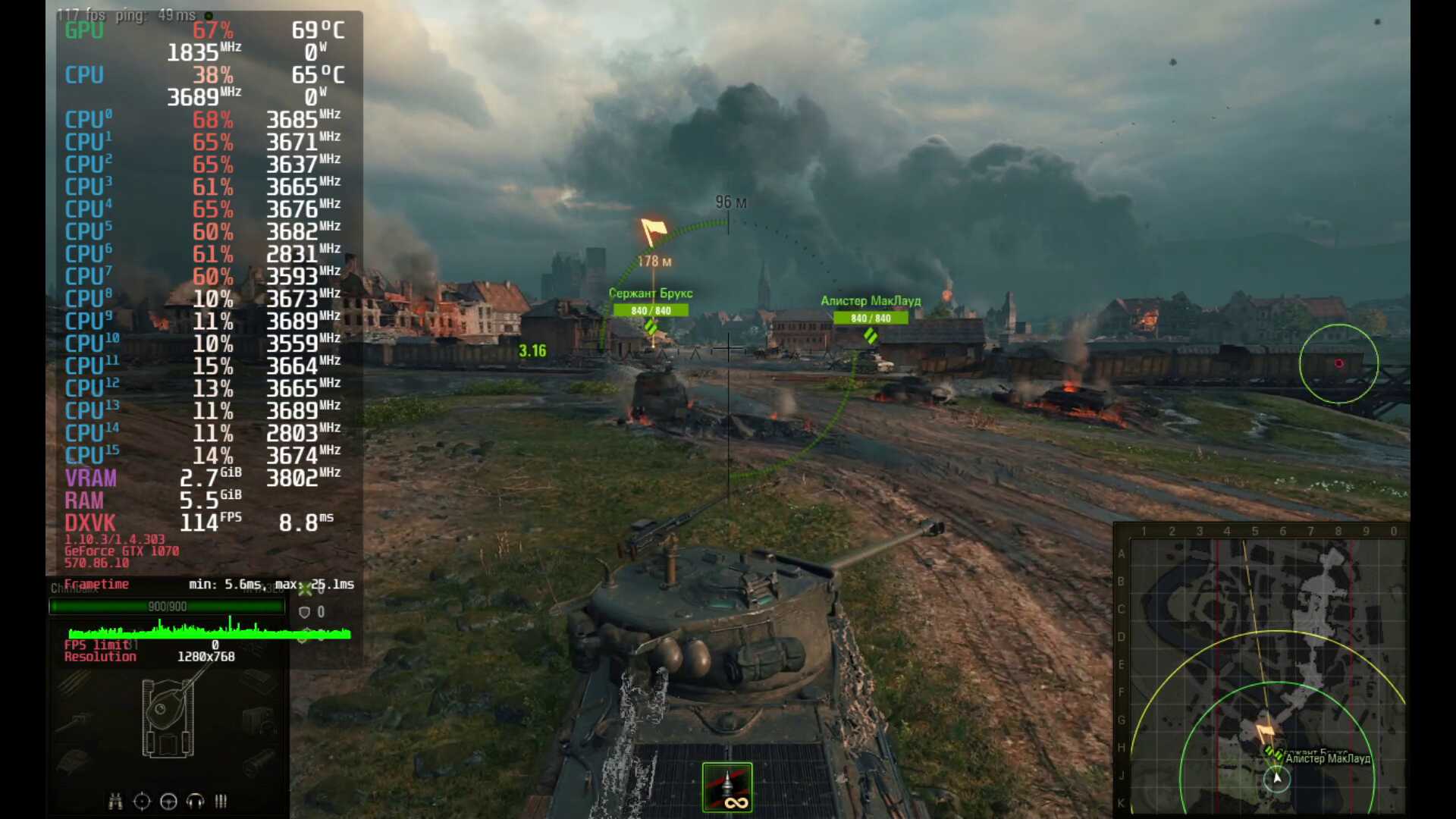1456x819 pixels.
Task: Select the commander binoculars crew icon
Action: click(x=115, y=802)
